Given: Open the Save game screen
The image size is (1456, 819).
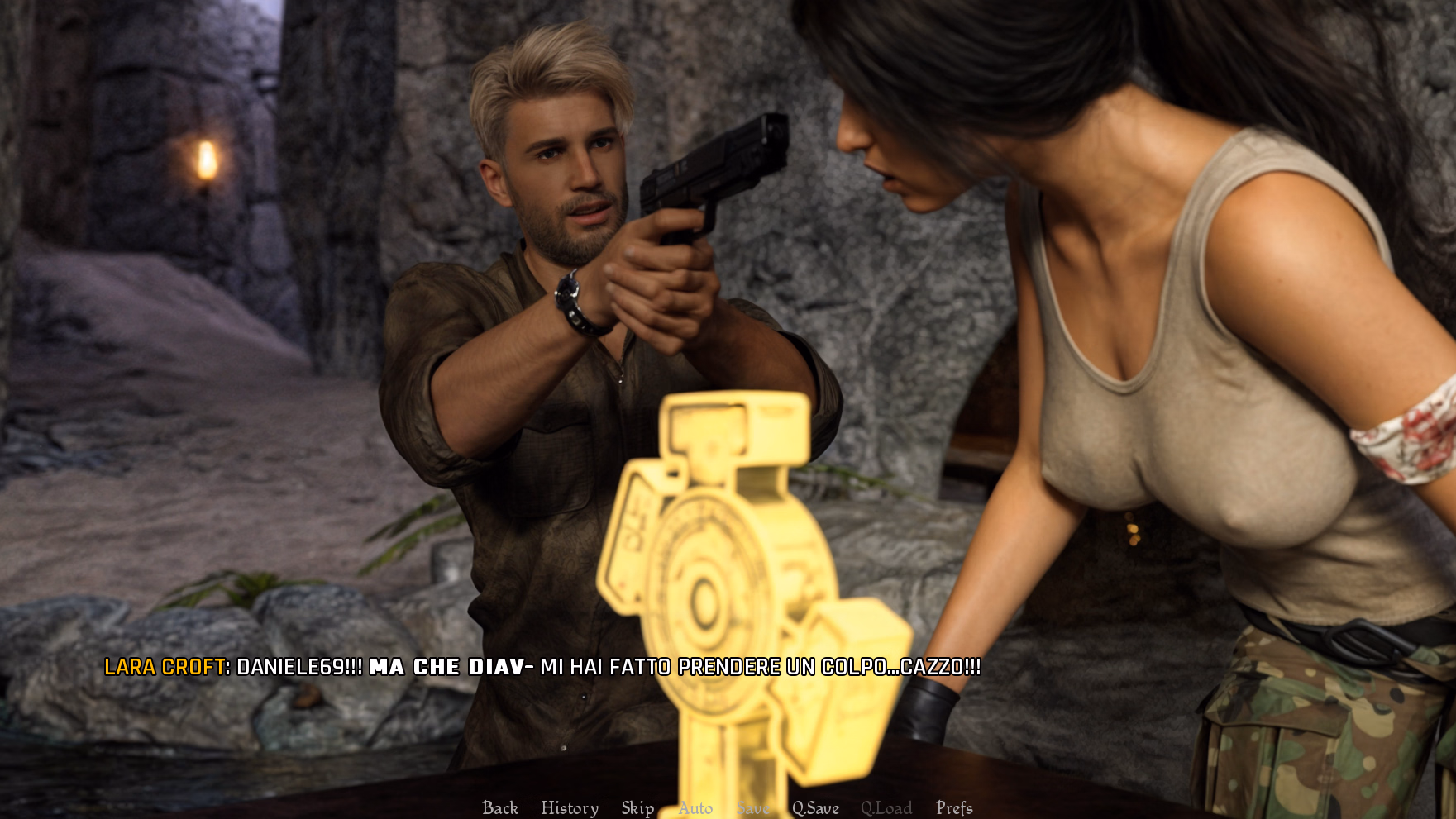Looking at the screenshot, I should (752, 807).
